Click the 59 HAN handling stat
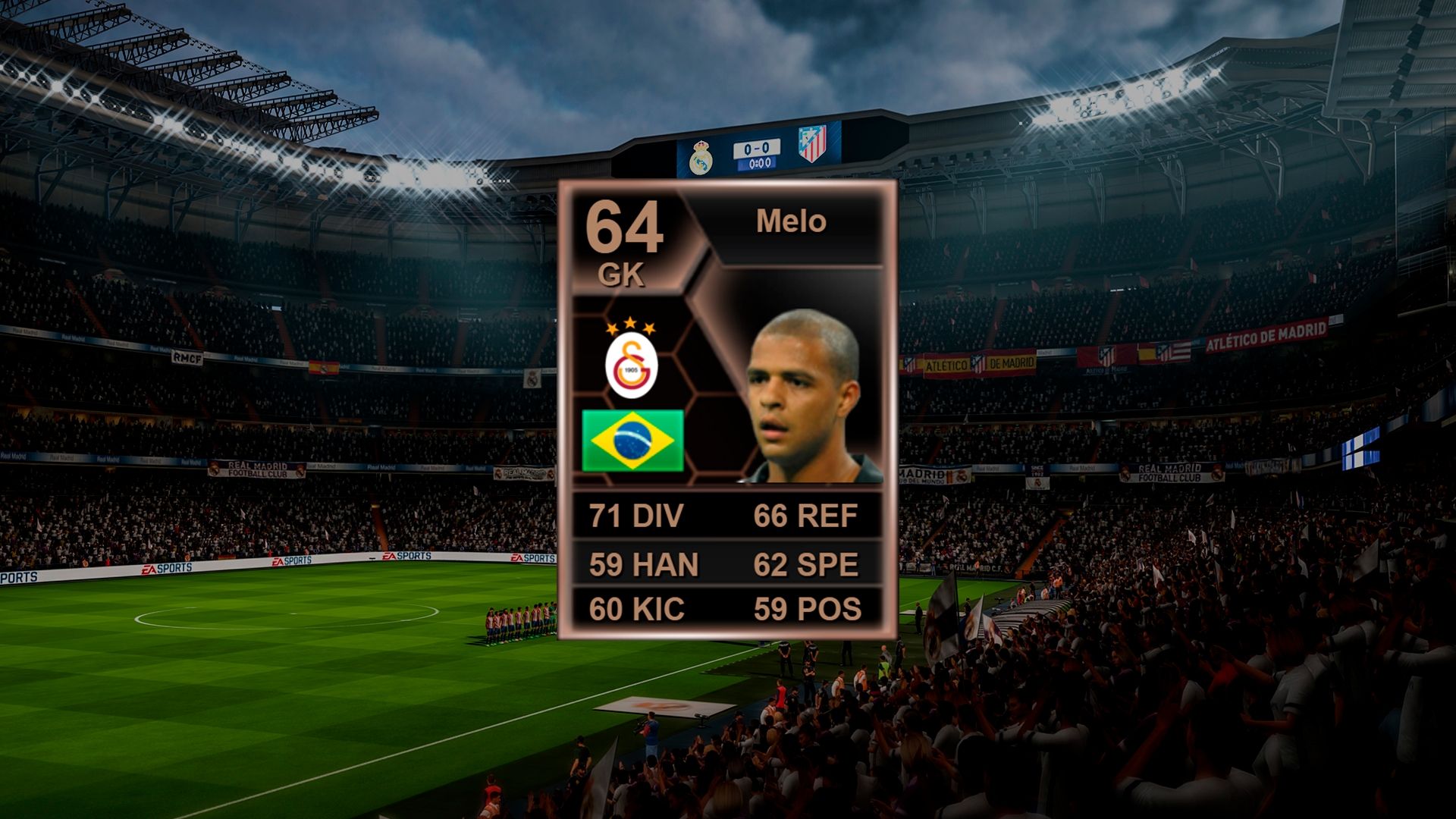The width and height of the screenshot is (1456, 819). 643,563
